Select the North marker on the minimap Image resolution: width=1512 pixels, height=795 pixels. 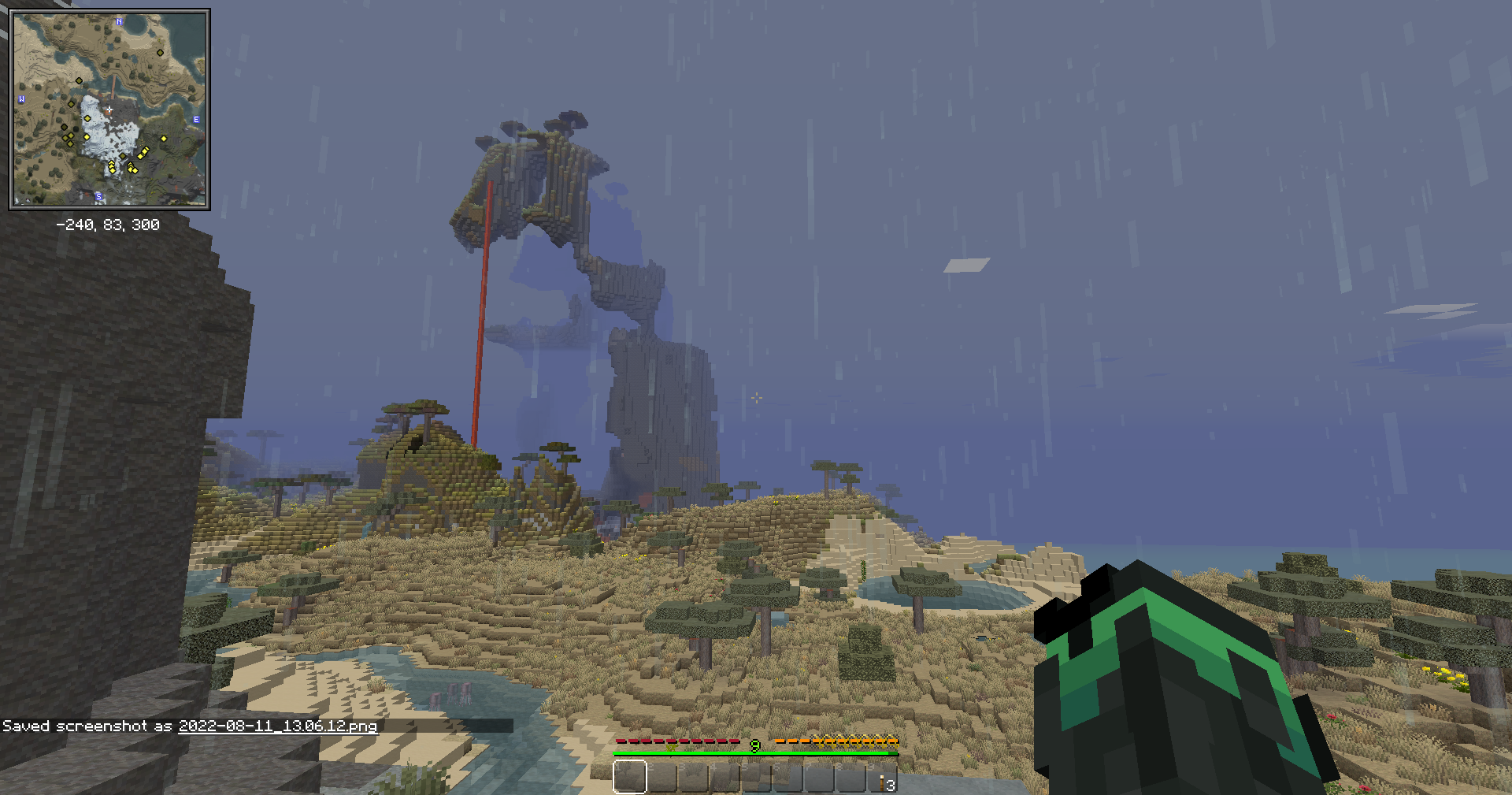tap(120, 22)
